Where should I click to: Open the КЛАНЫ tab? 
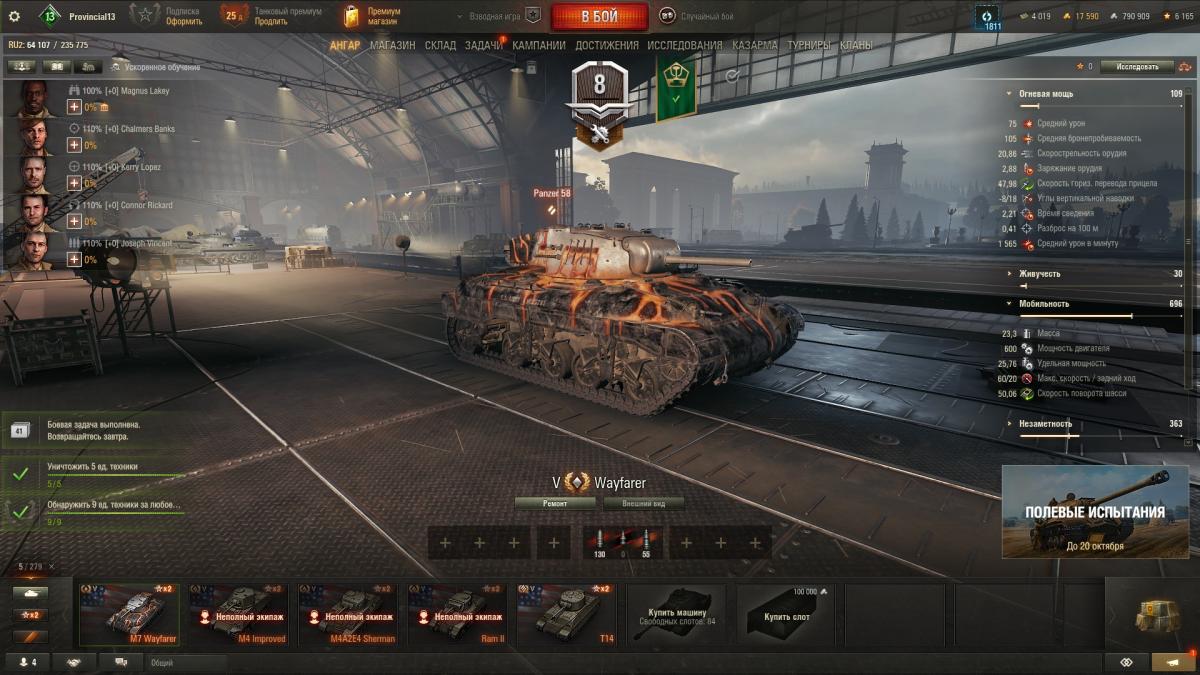pos(856,45)
